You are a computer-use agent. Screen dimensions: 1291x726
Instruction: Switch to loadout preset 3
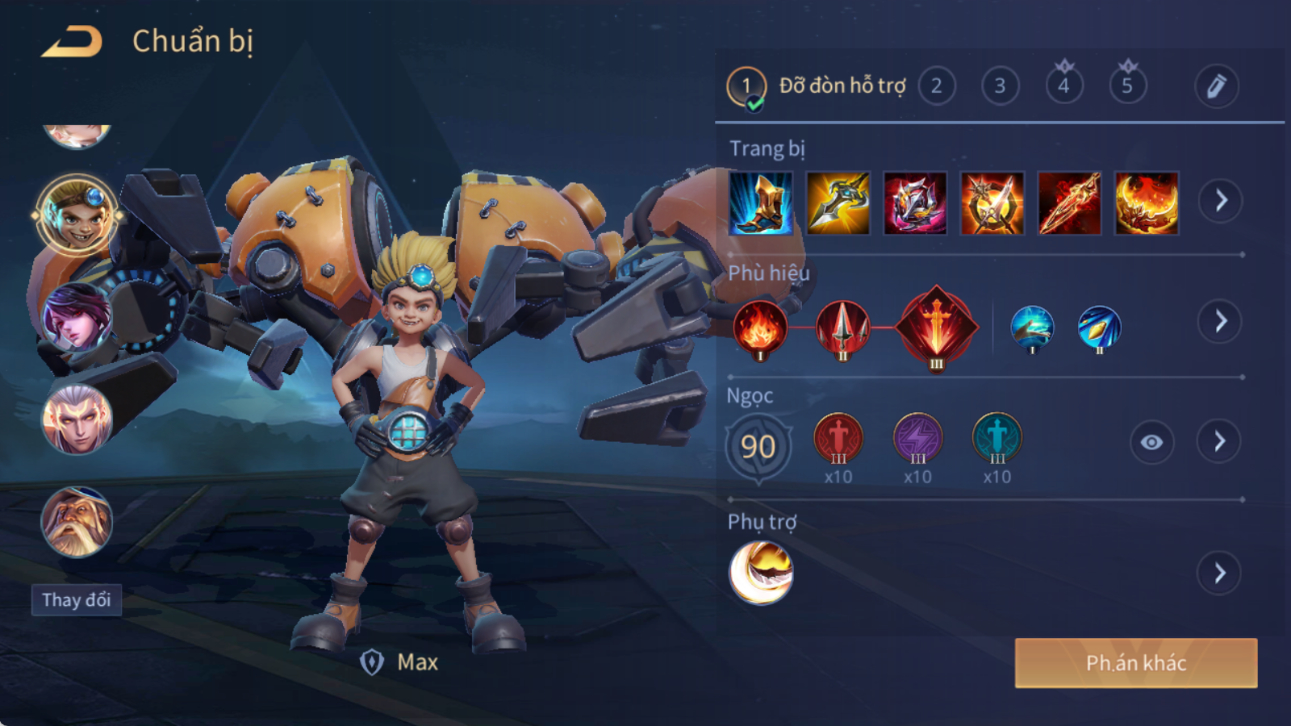coord(999,87)
